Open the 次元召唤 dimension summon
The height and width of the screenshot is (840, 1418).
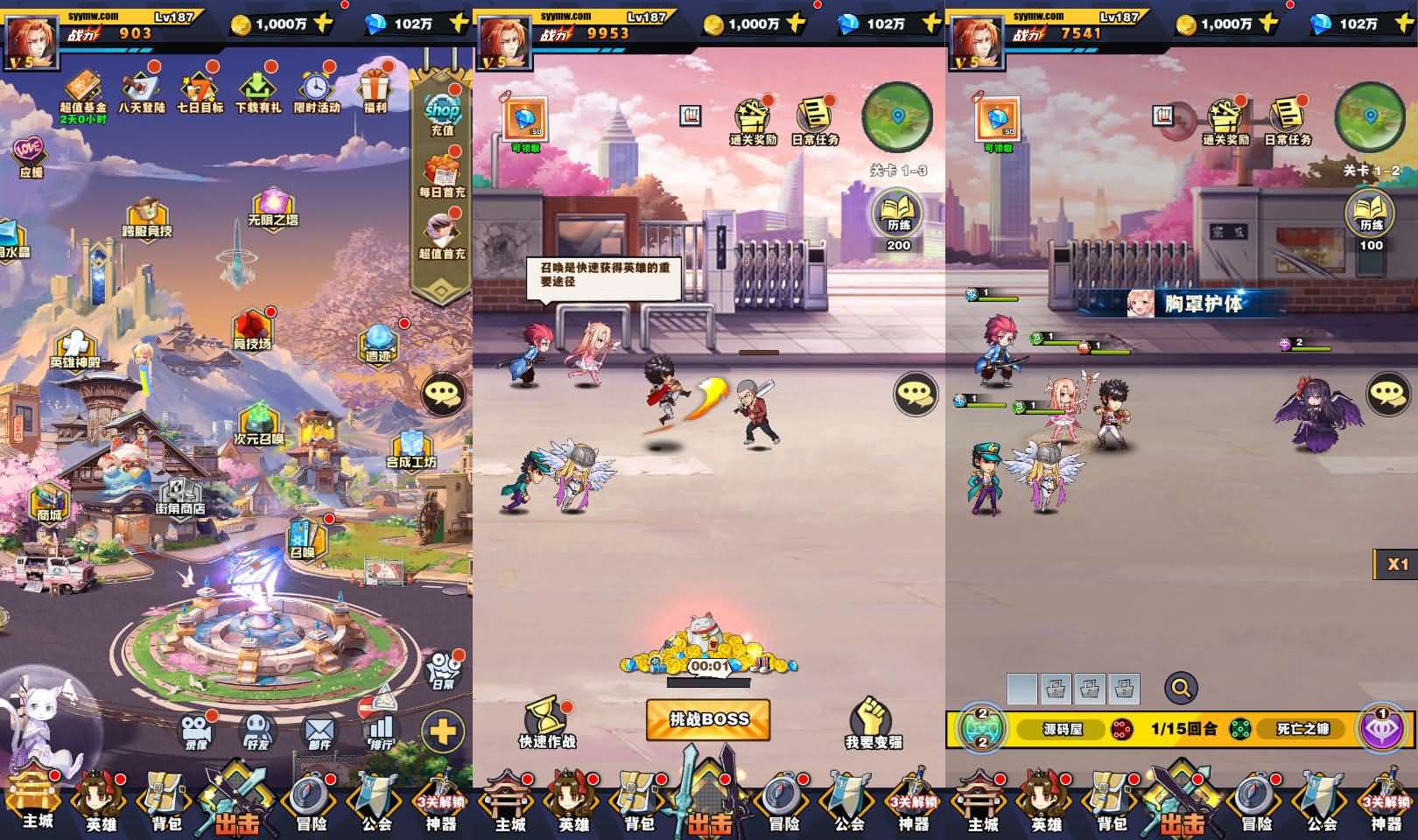click(x=258, y=423)
